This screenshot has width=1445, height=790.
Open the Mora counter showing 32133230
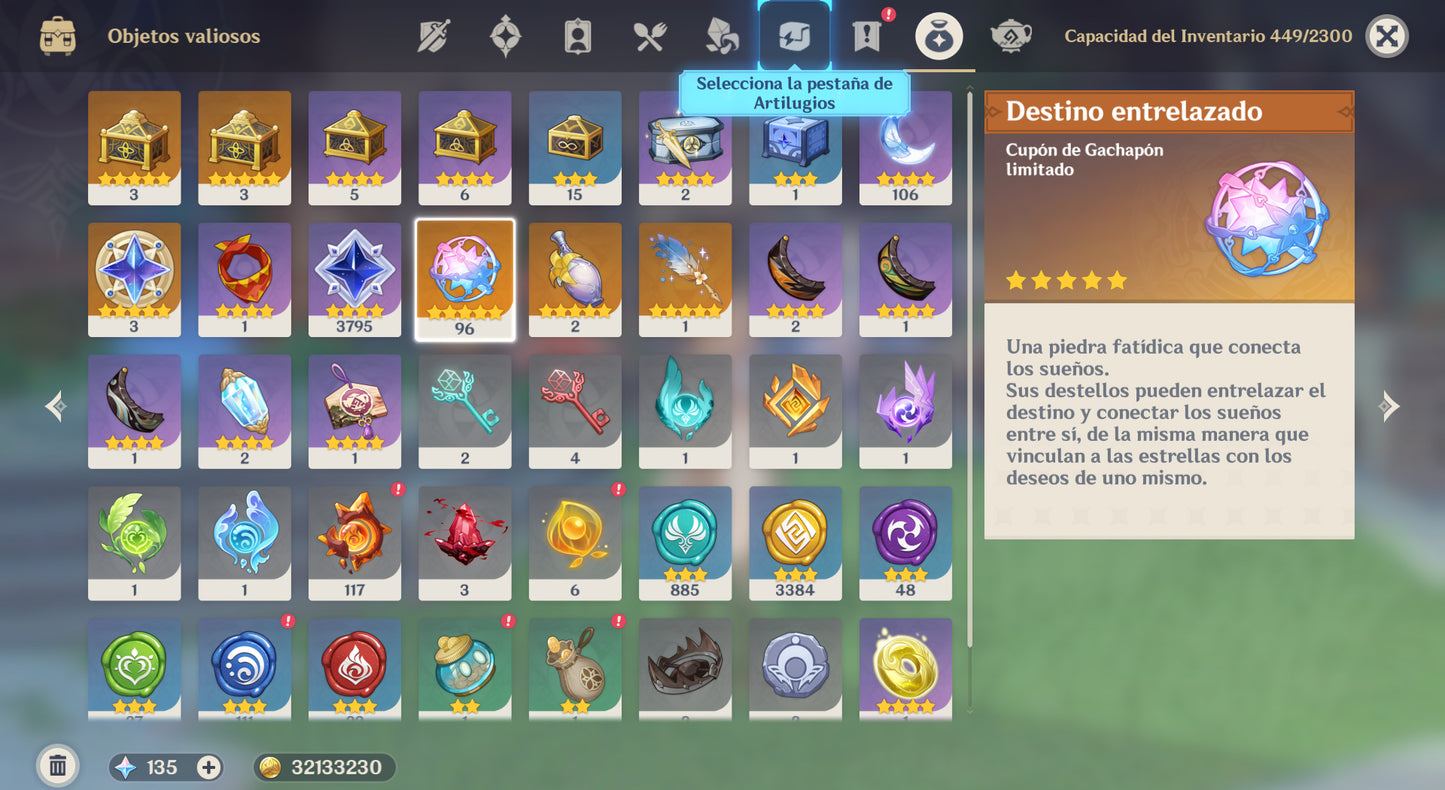324,767
